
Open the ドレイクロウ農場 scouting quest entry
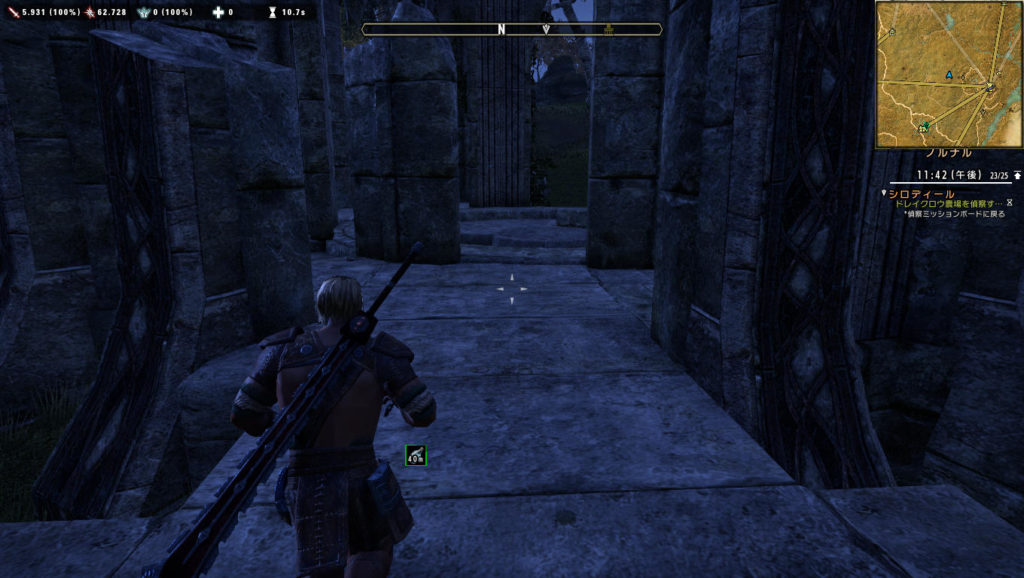945,203
